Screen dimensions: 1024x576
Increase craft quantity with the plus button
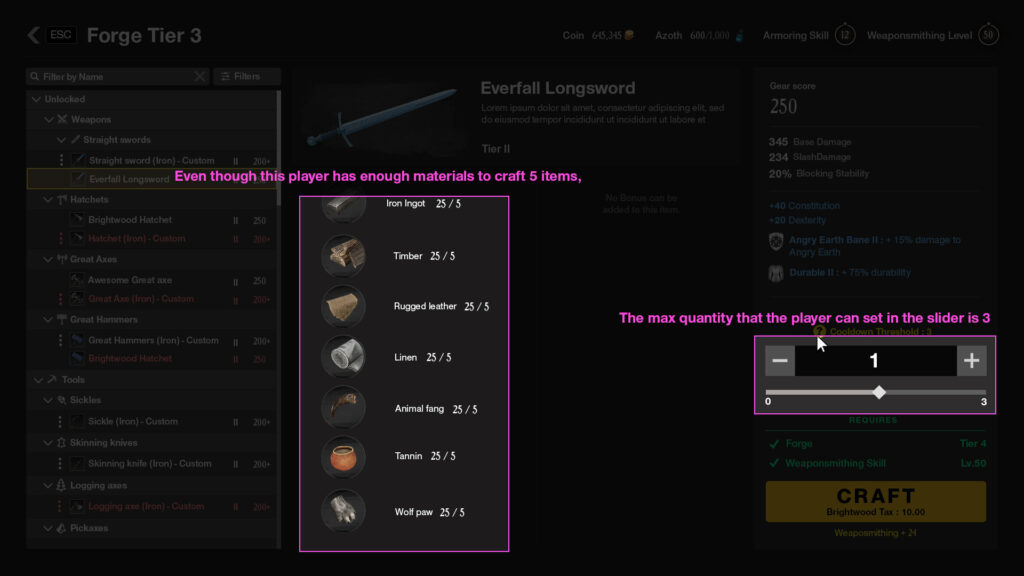[x=971, y=361]
